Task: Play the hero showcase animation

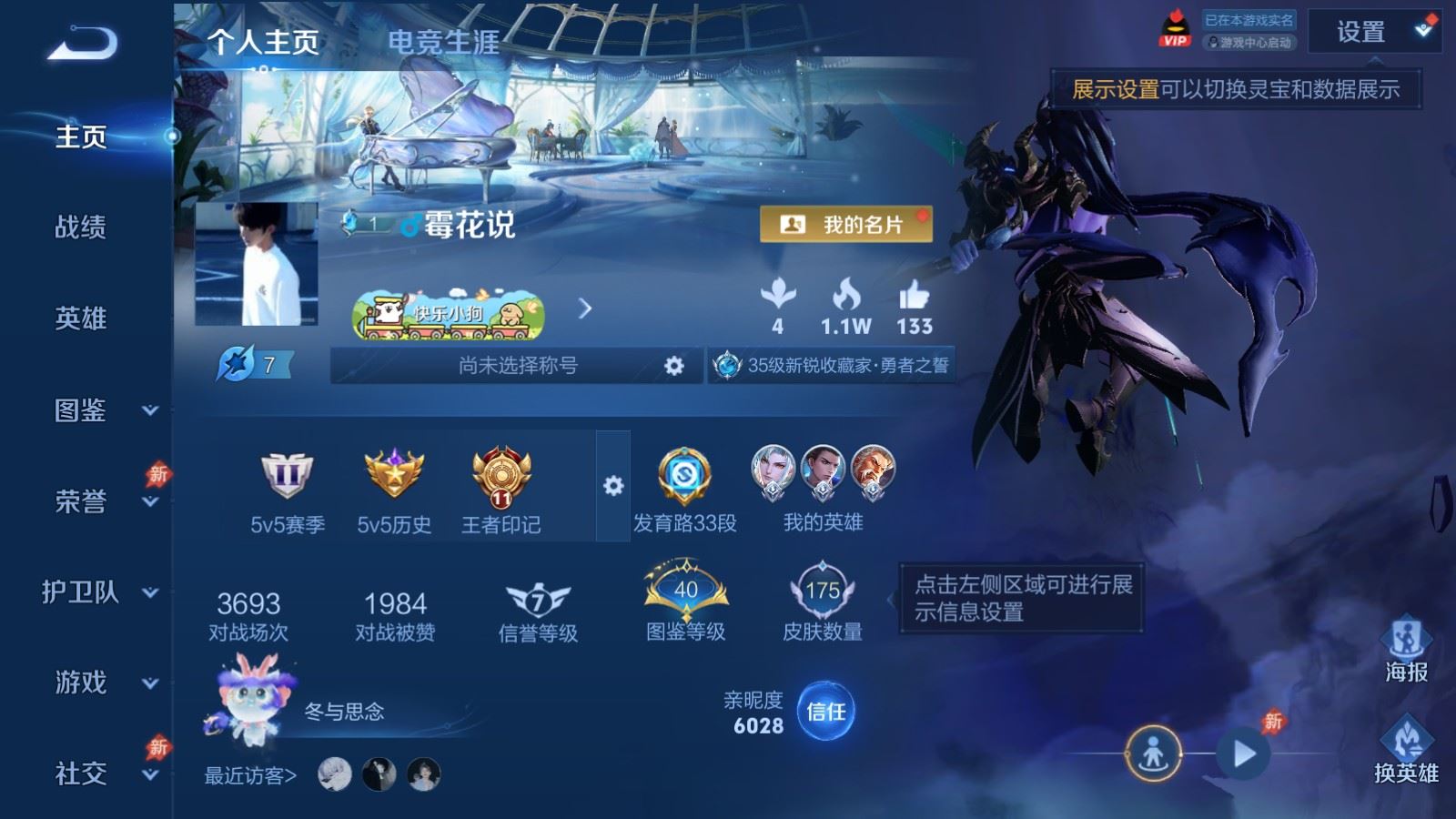Action: [1244, 753]
